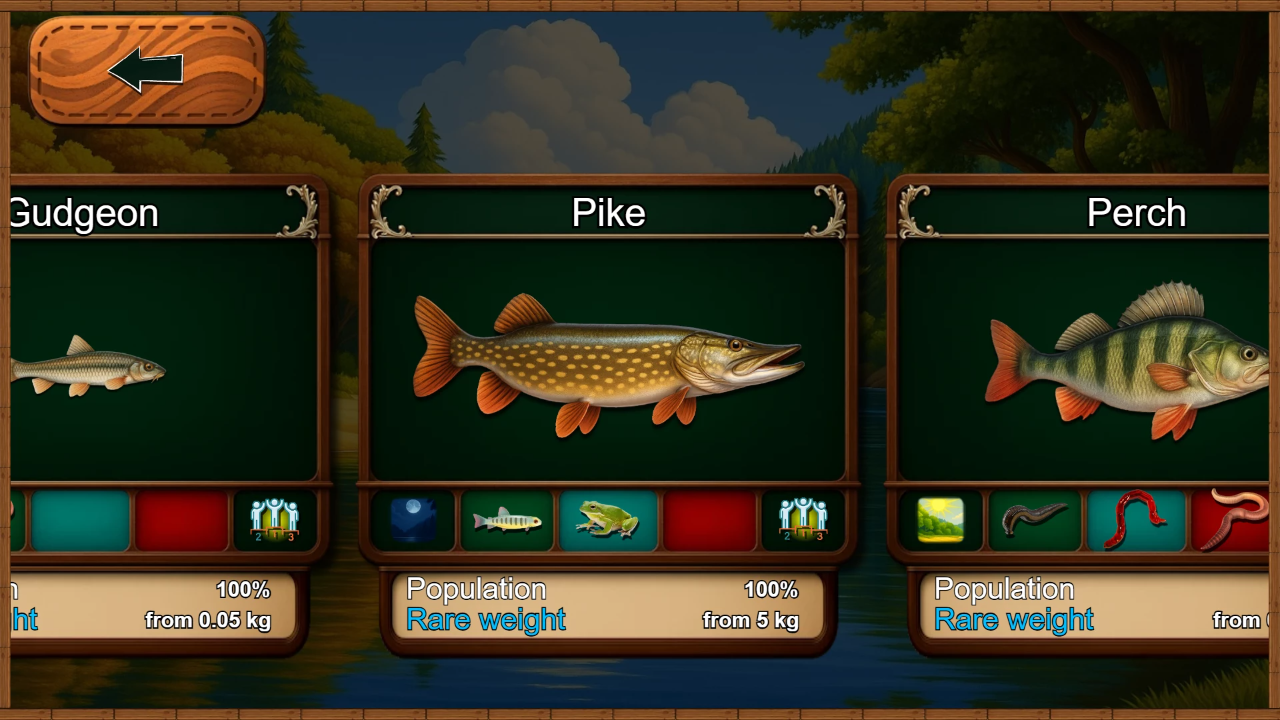This screenshot has height=720, width=1280.
Task: Choose the small baitfish icon for Pike
Action: [x=507, y=520]
